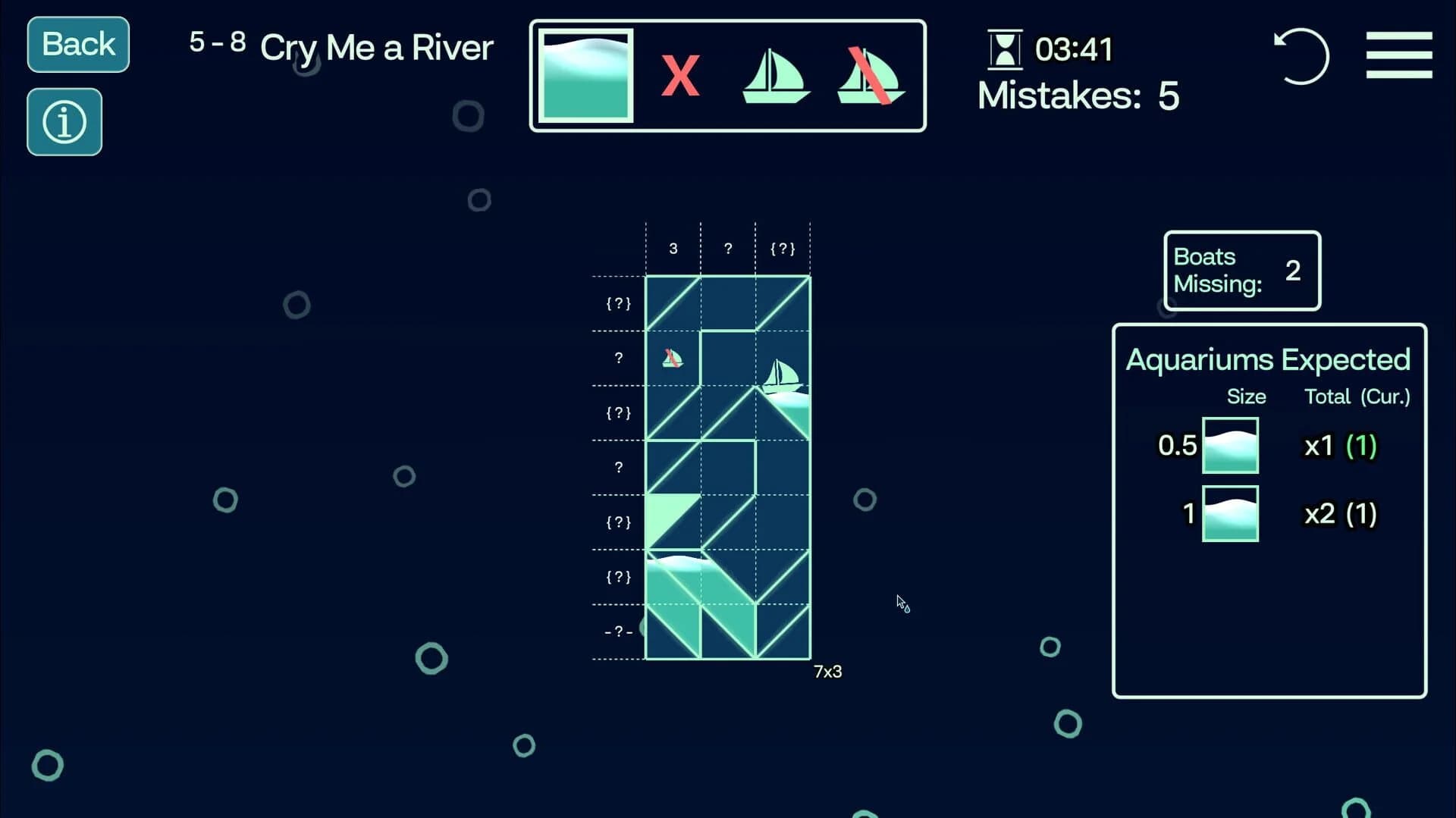Screen dimensions: 1456x818
Task: Click the 0.5 size aquarium swatch
Action: (x=1230, y=446)
